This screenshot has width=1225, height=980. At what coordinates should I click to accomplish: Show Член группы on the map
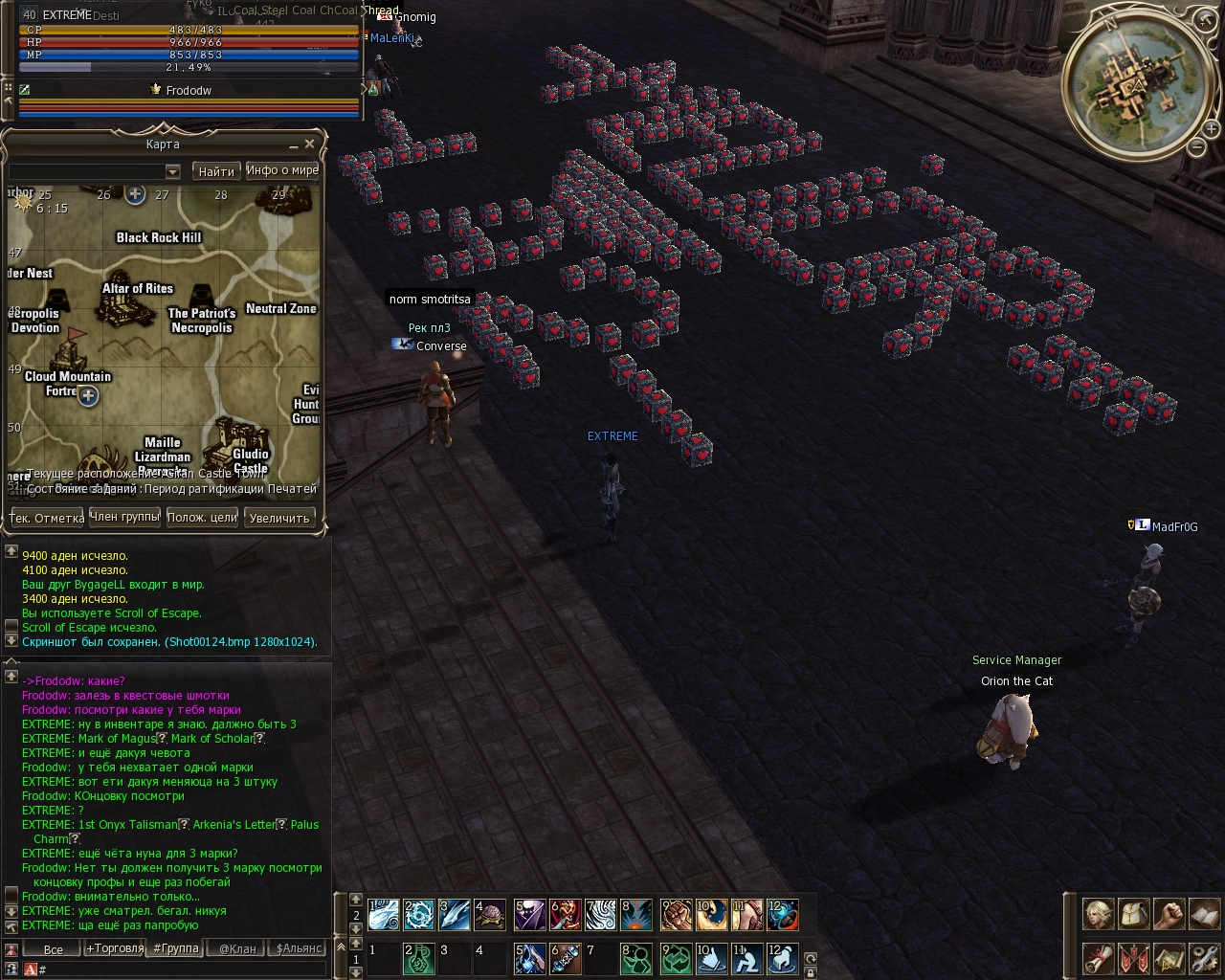124,517
